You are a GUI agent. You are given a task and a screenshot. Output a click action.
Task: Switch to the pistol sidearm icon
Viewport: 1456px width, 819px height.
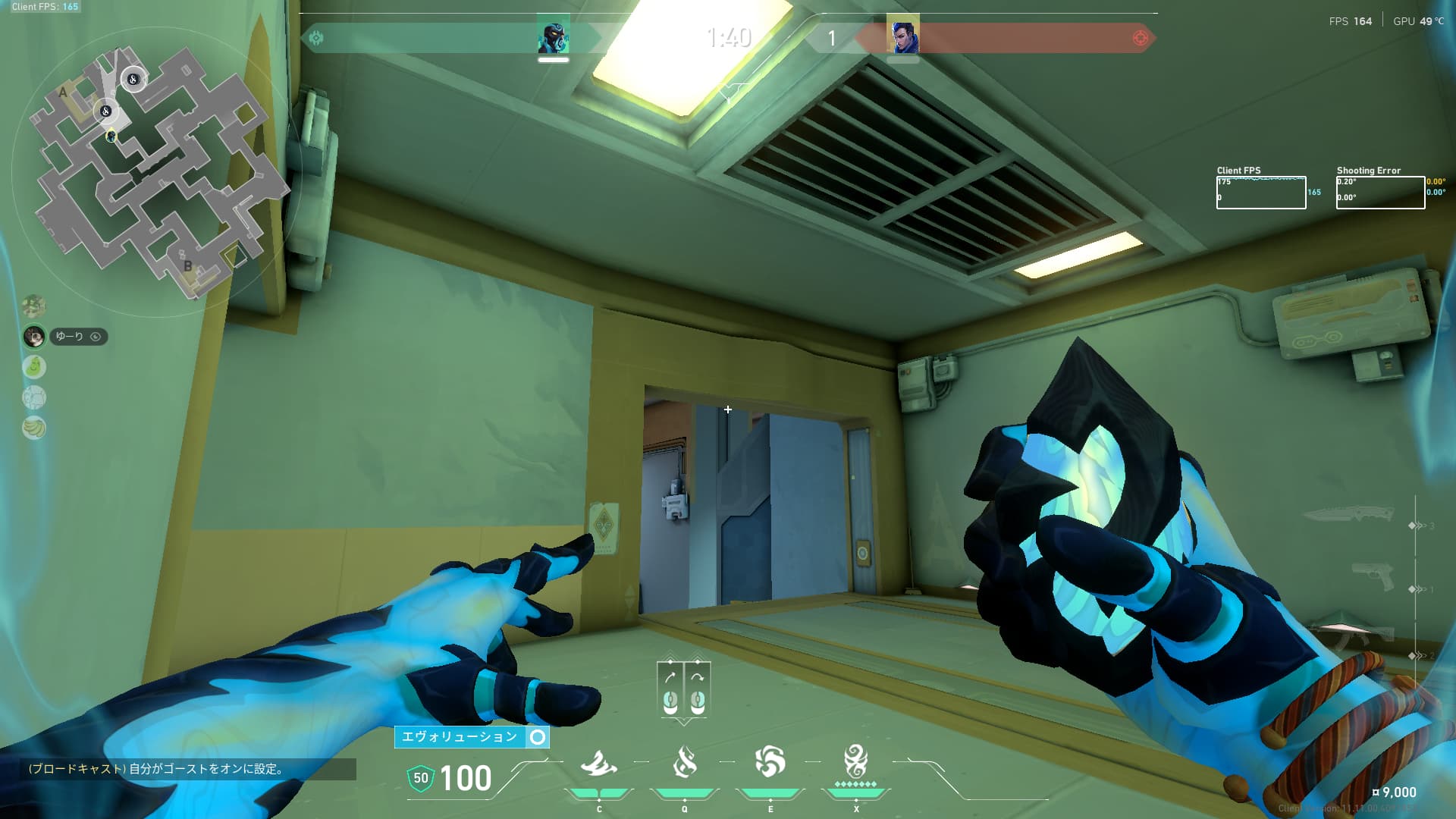(x=1373, y=576)
